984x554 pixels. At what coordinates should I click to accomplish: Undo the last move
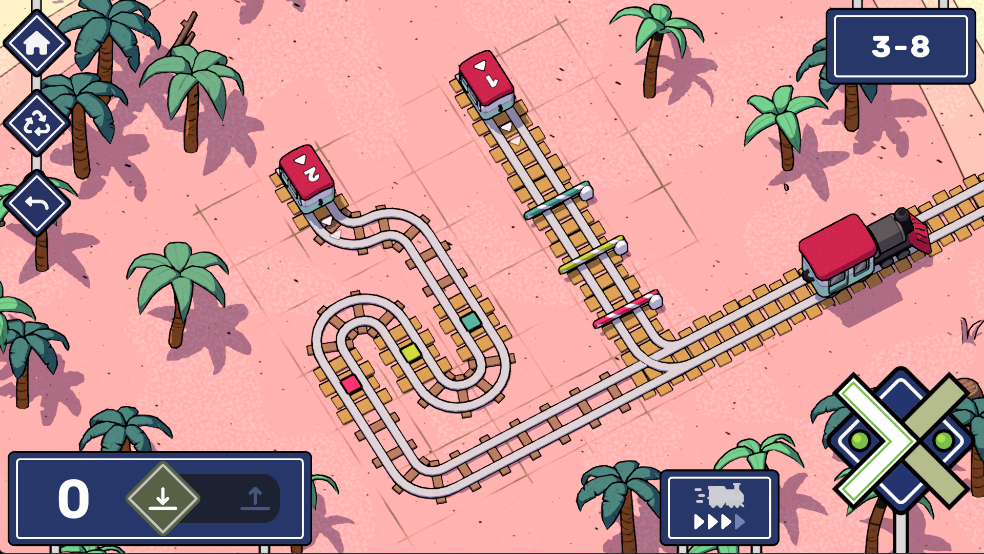click(x=37, y=203)
